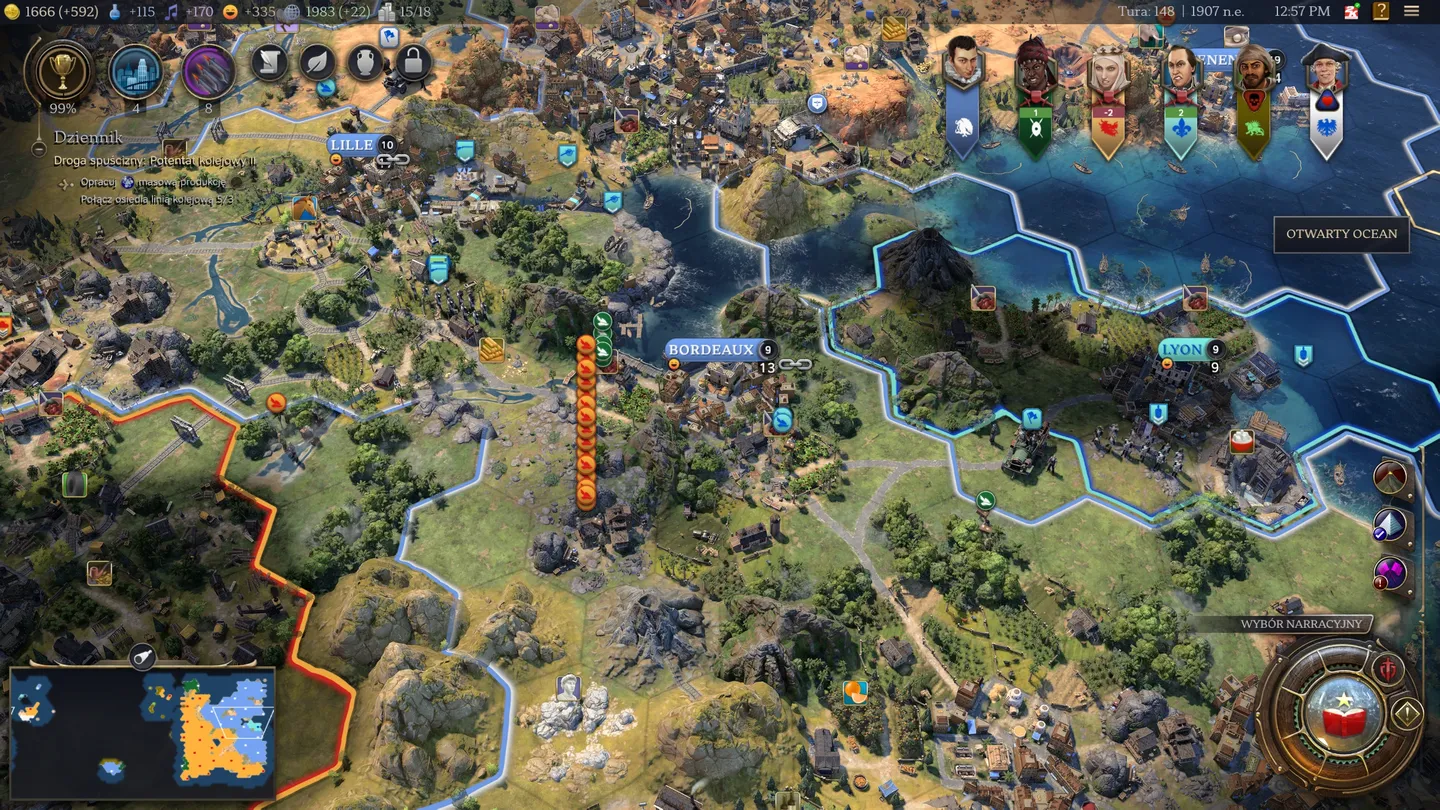
Task: Open the blue city skyline panel
Action: point(137,71)
